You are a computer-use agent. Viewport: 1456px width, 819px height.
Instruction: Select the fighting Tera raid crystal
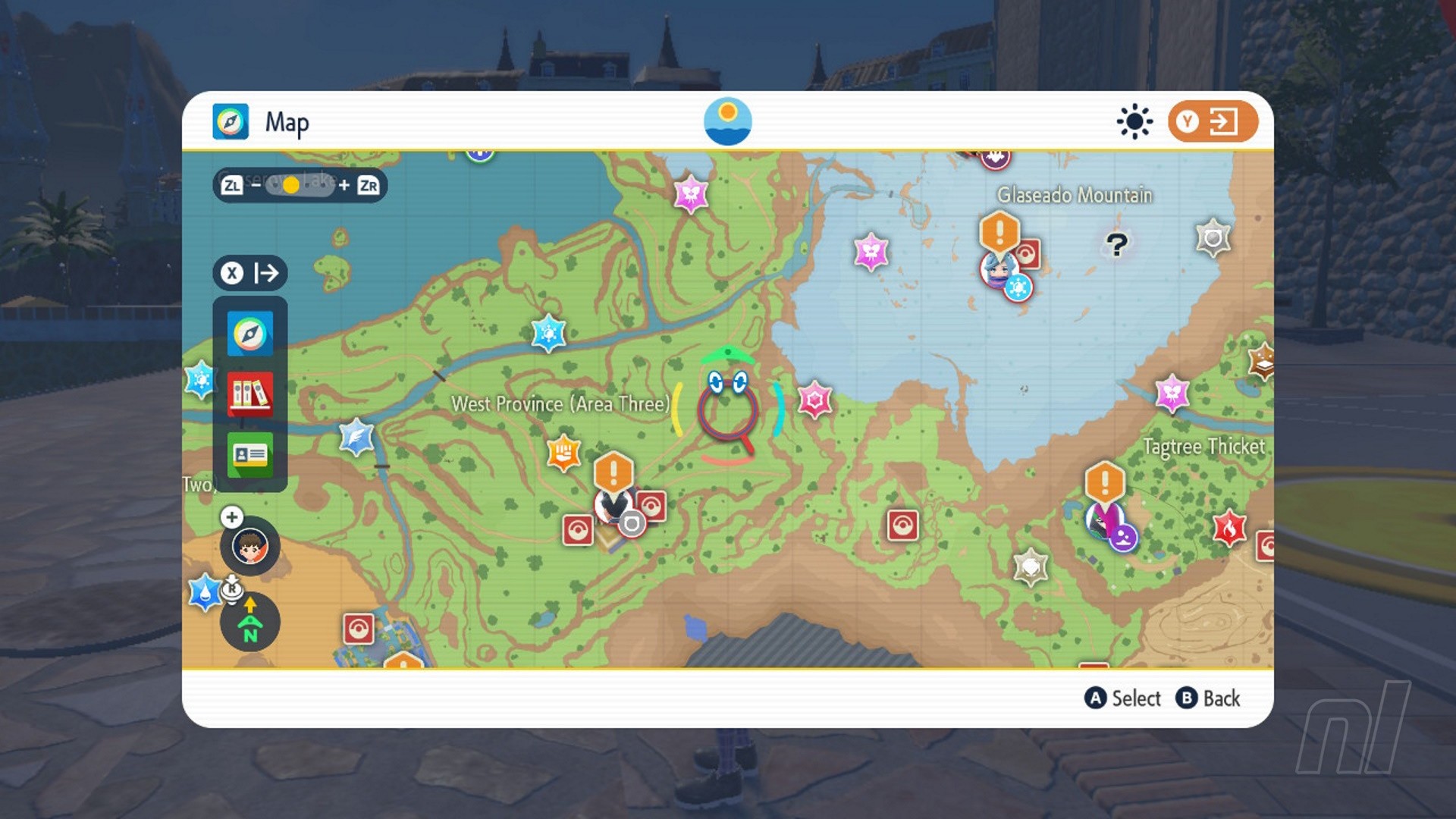(x=563, y=453)
